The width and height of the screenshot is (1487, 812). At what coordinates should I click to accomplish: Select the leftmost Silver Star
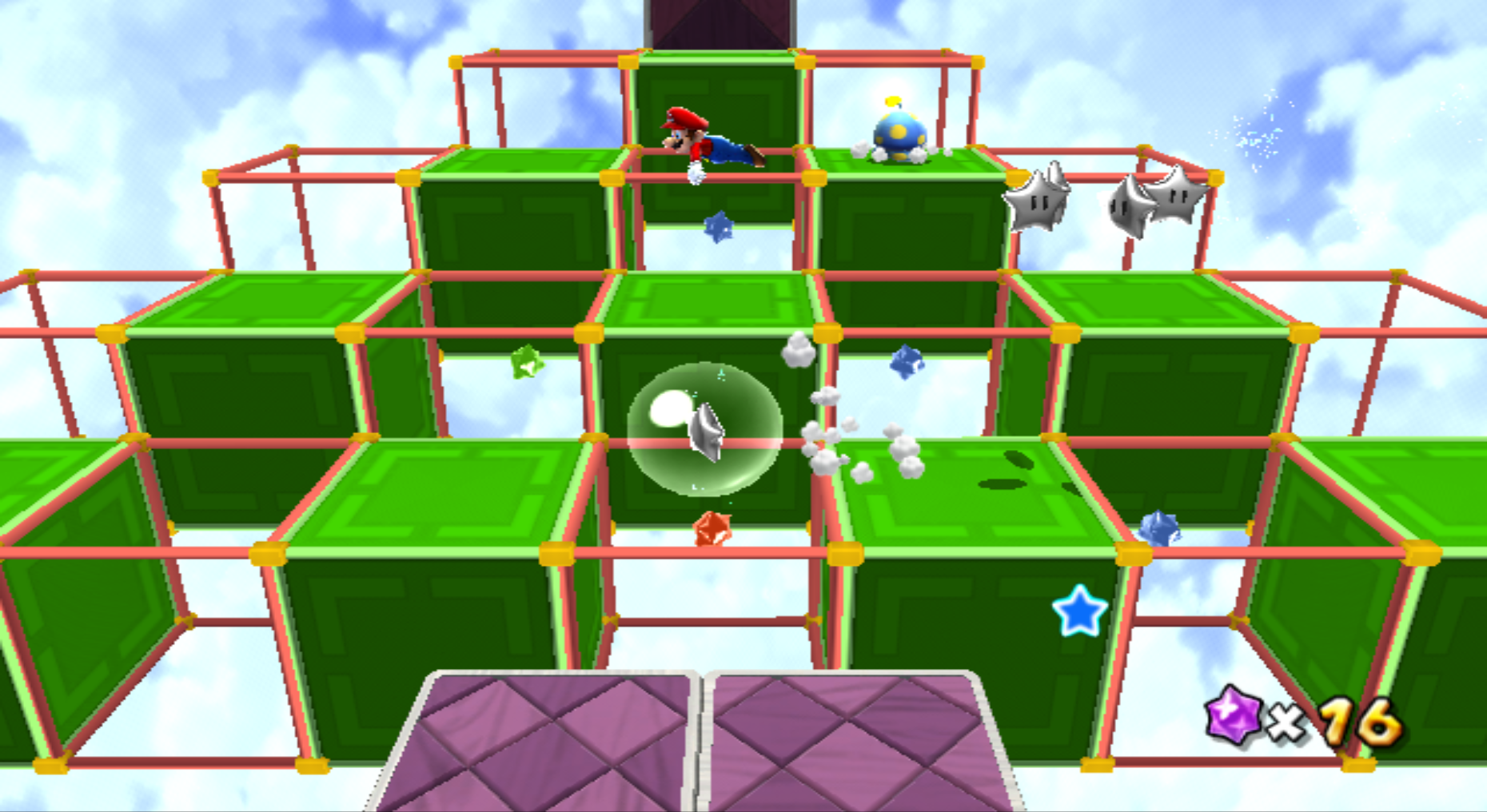tap(1036, 201)
